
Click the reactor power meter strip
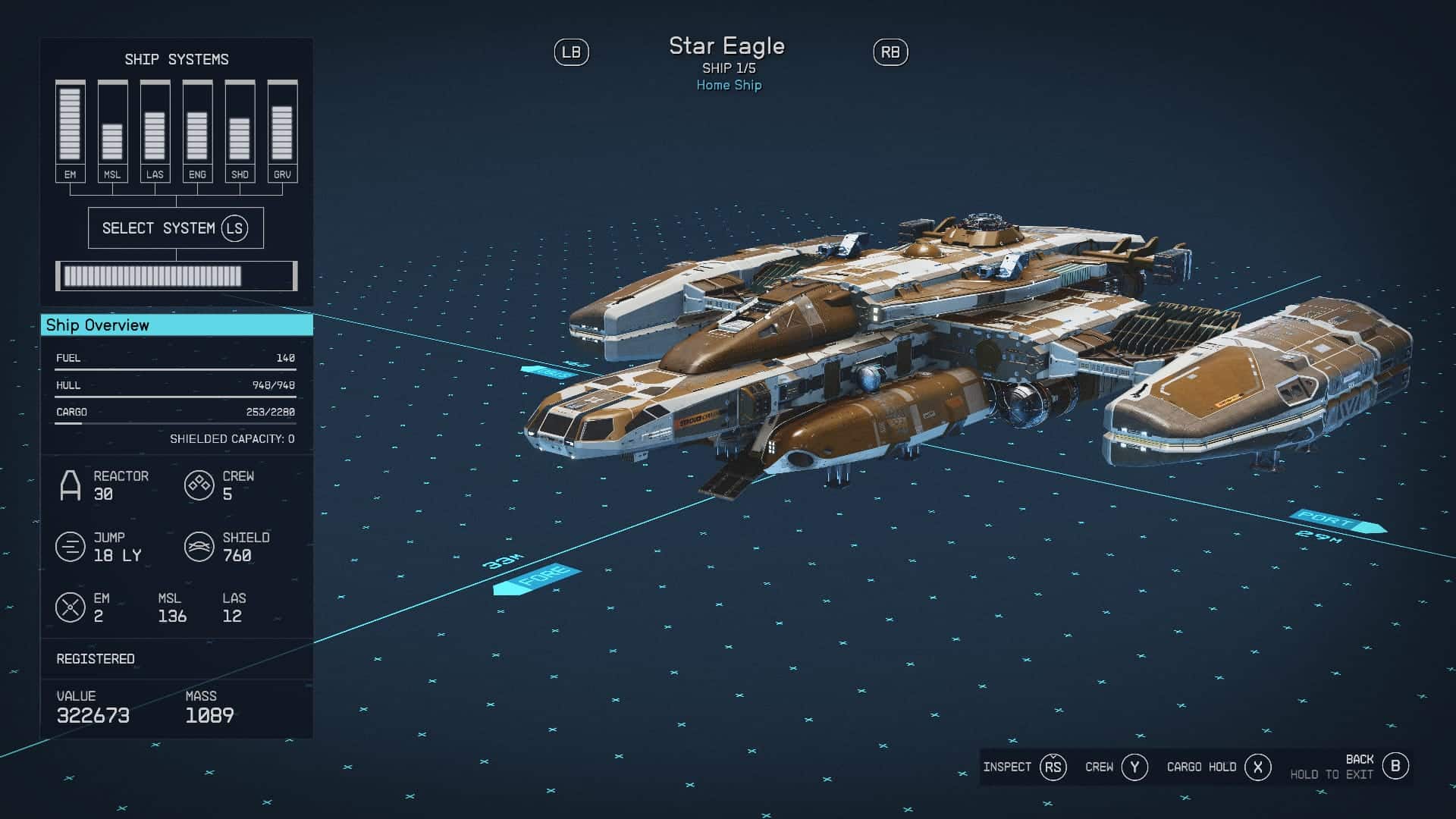(176, 276)
